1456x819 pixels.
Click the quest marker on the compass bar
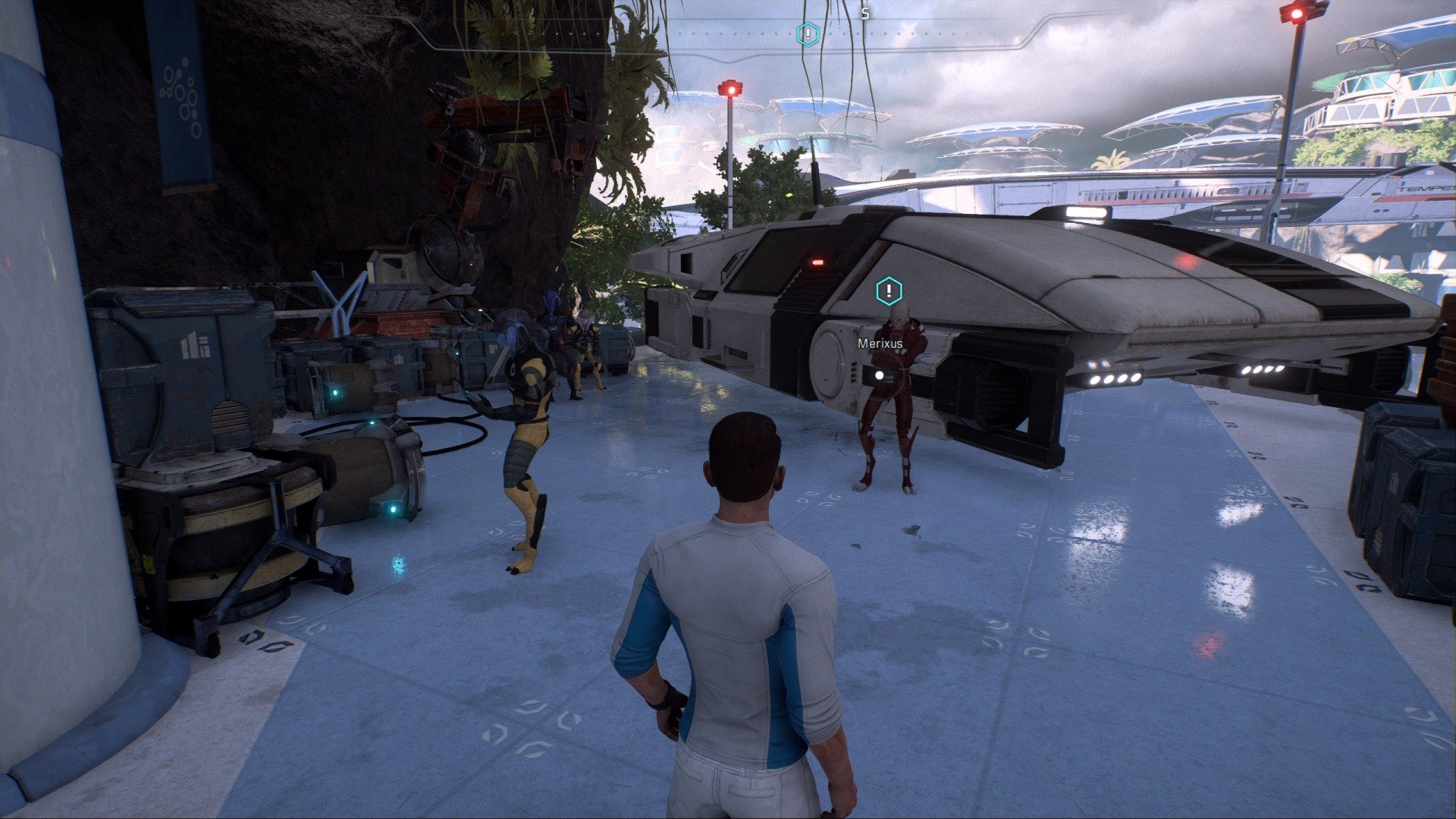pos(808,34)
